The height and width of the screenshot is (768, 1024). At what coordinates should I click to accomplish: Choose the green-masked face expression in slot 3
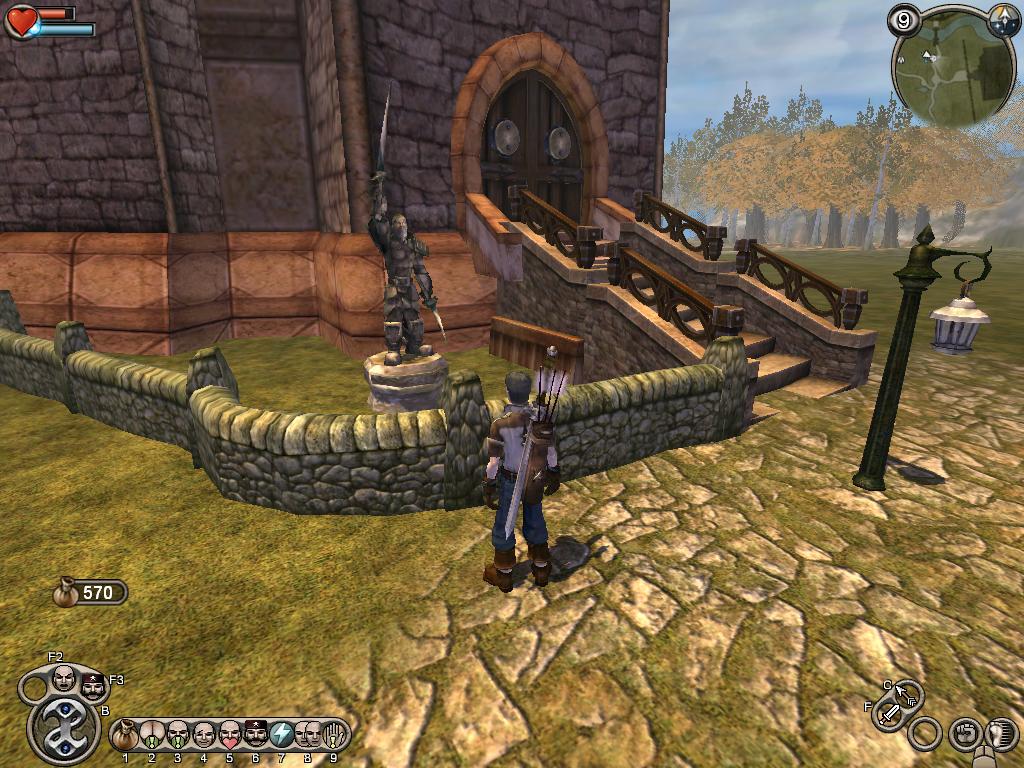click(x=178, y=736)
